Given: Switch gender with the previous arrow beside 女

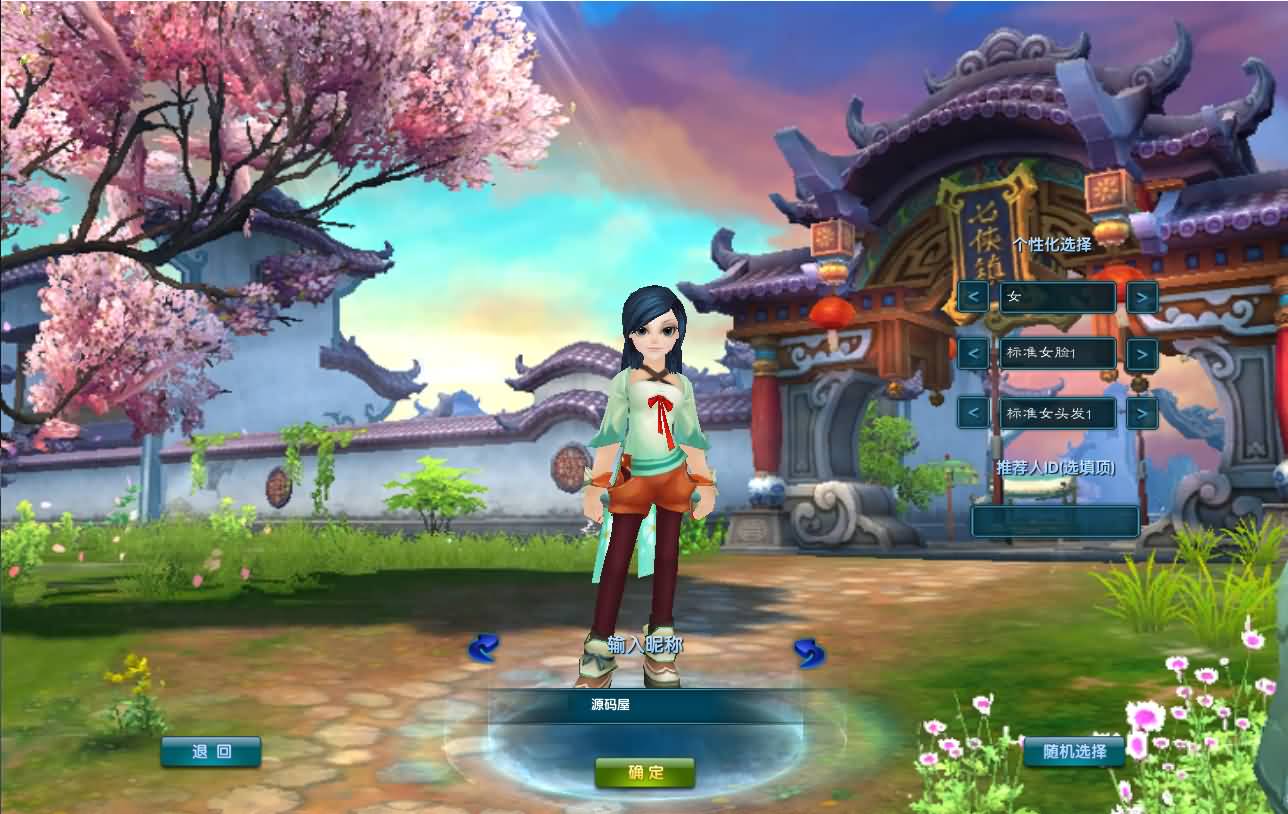Looking at the screenshot, I should pos(973,297).
